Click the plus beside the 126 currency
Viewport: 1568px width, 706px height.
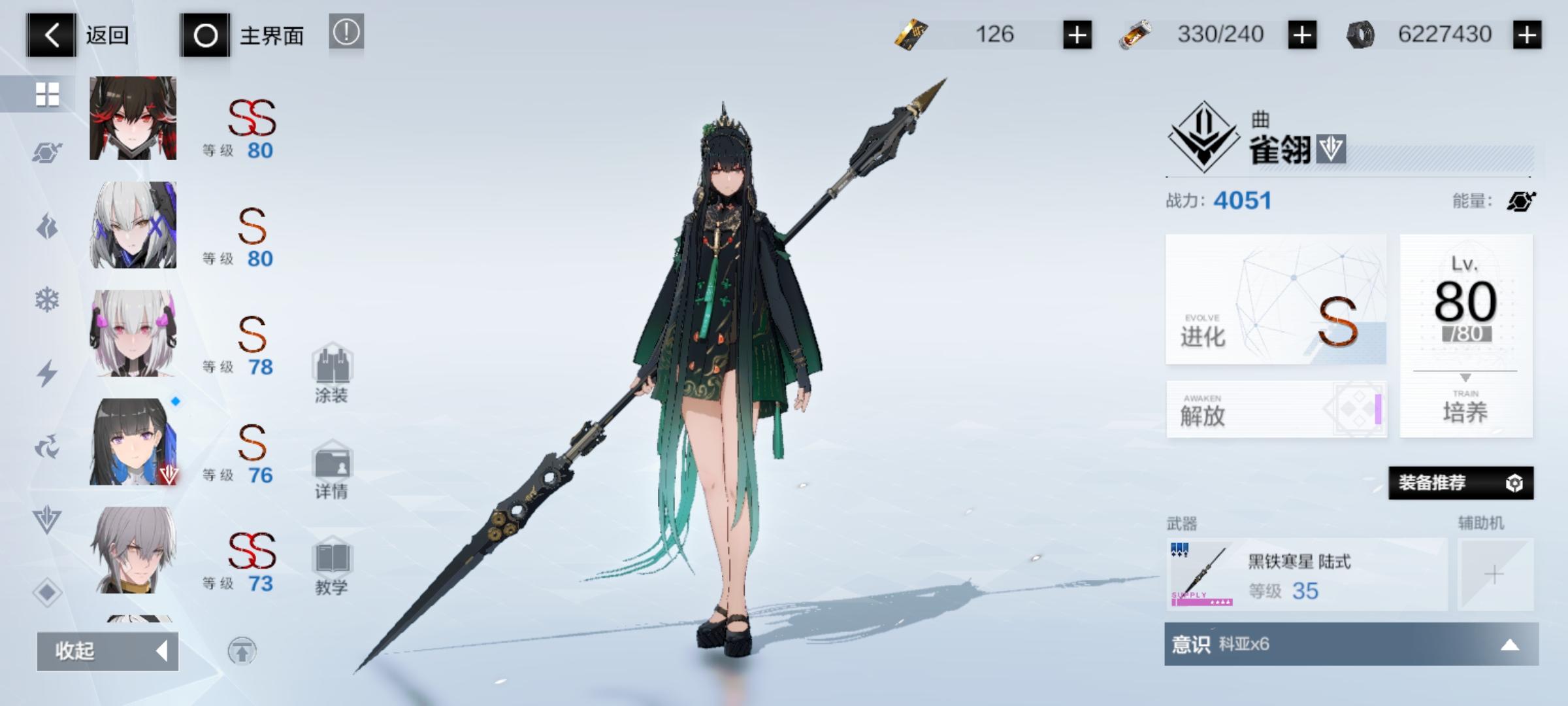coord(1079,35)
